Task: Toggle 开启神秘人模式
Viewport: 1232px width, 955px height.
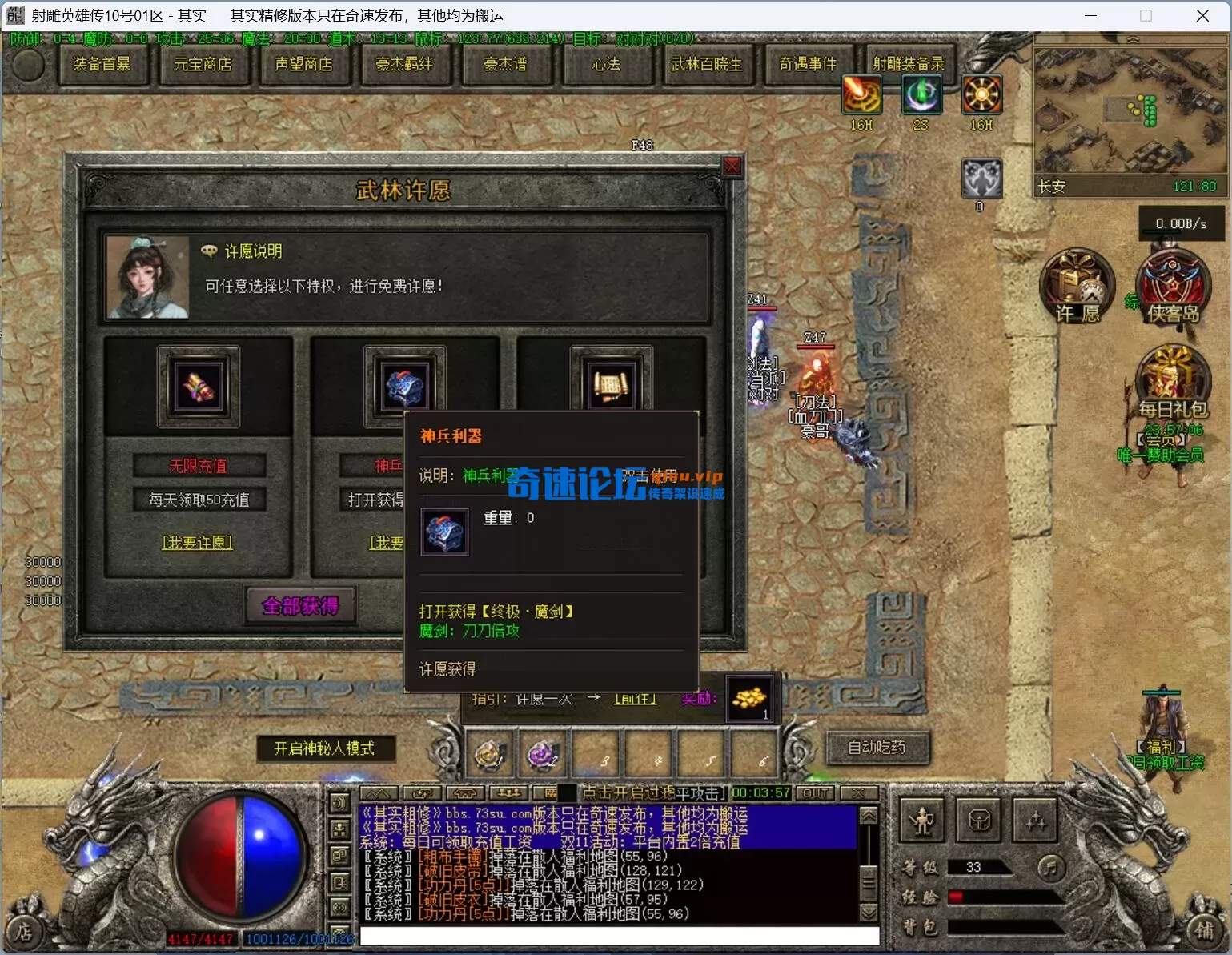Action: coord(324,748)
